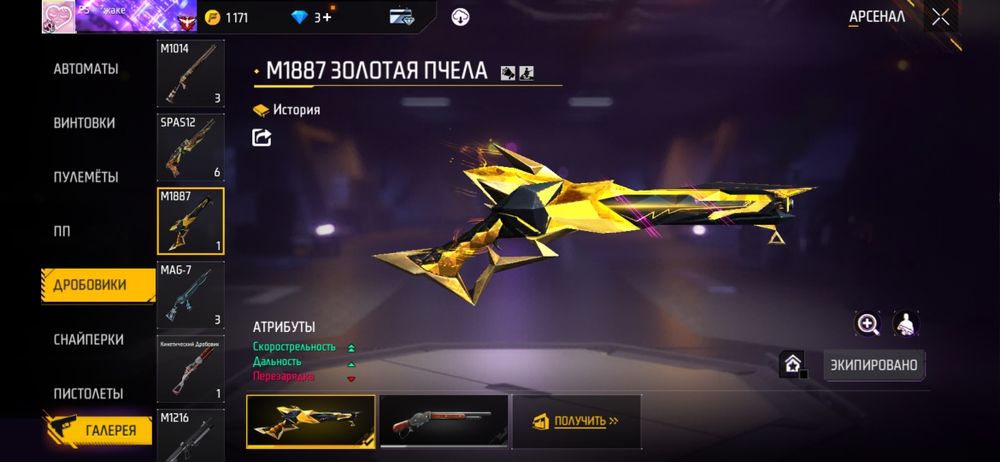Screen dimensions: 1000x462
Task: Click the share arrow icon
Action: (x=262, y=138)
